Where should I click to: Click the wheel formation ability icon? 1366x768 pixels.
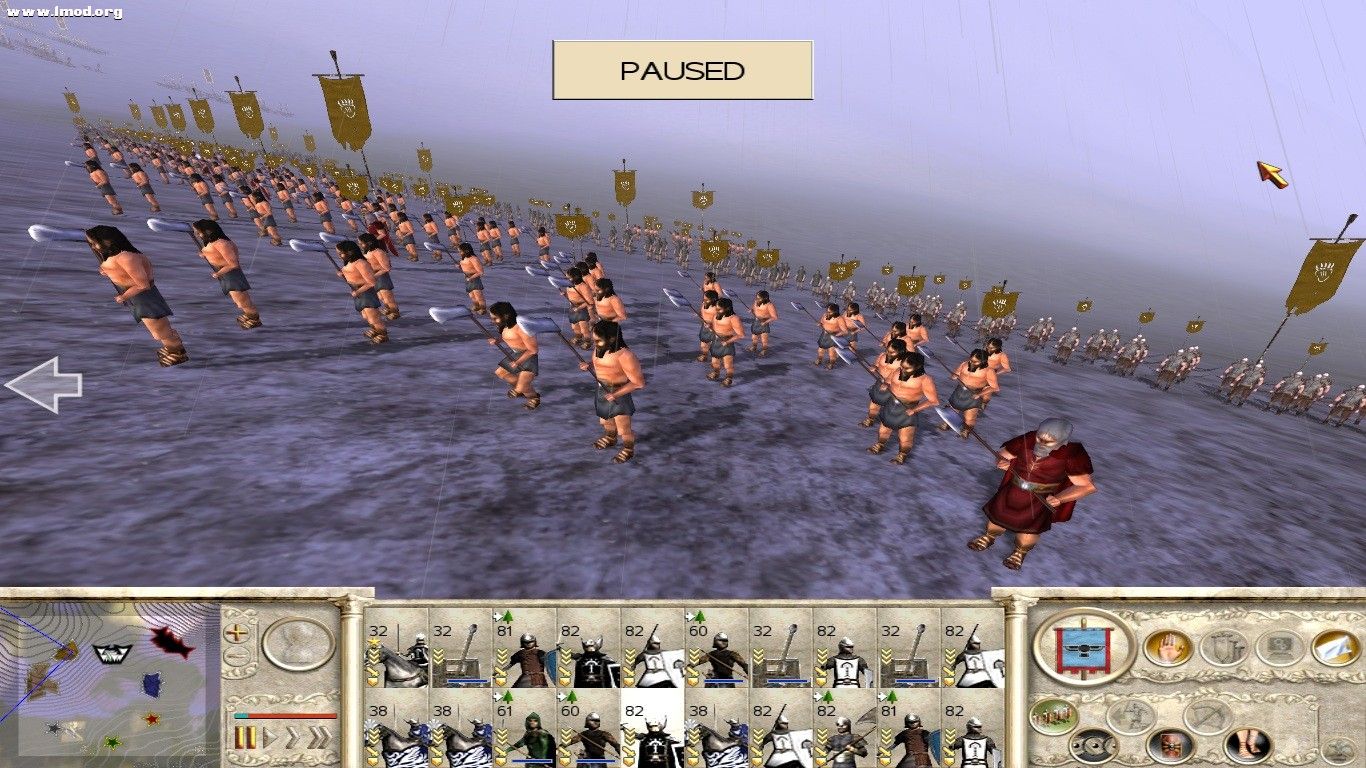(x=1092, y=744)
